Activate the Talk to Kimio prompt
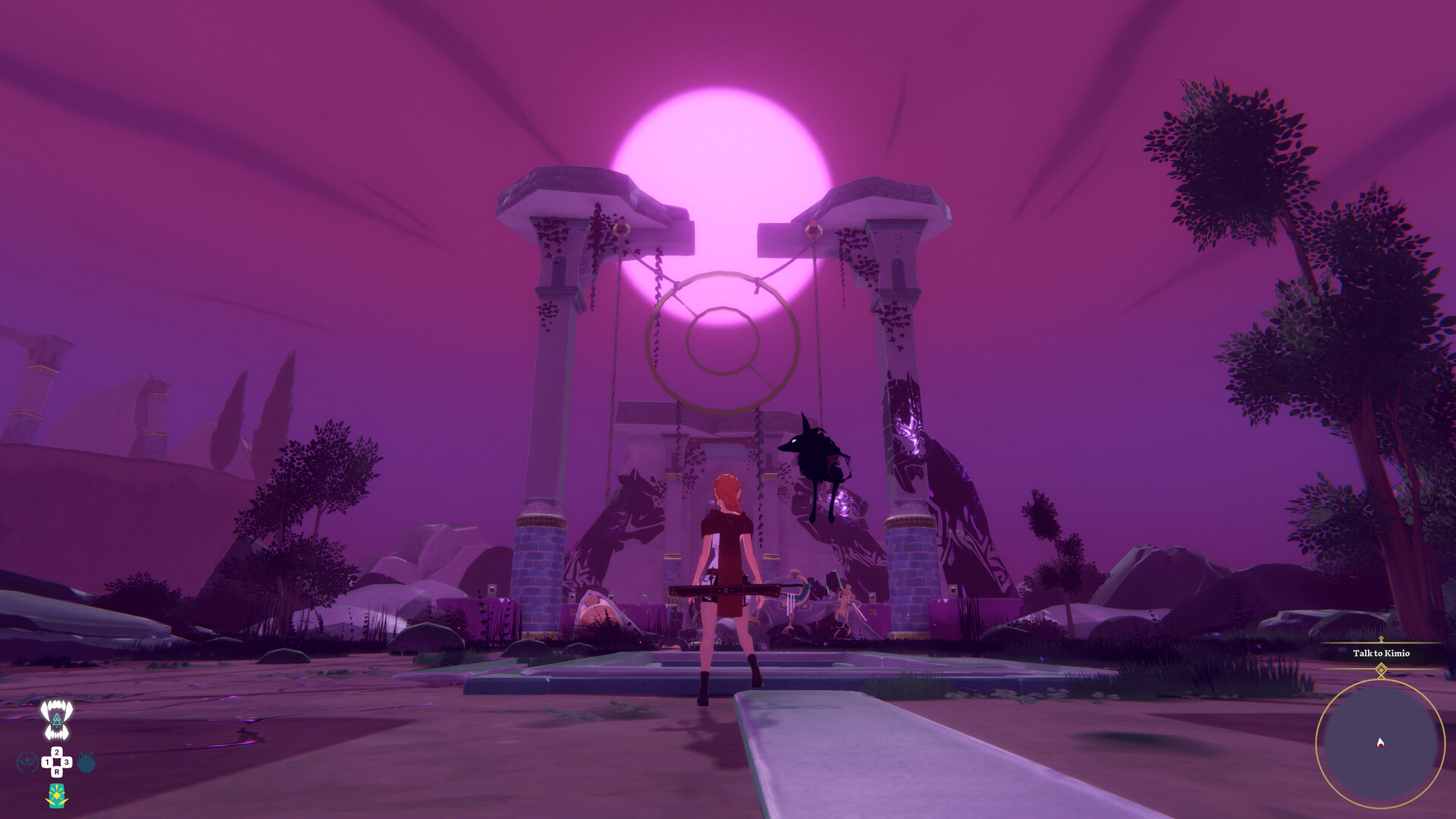The height and width of the screenshot is (819, 1456). 1382,653
